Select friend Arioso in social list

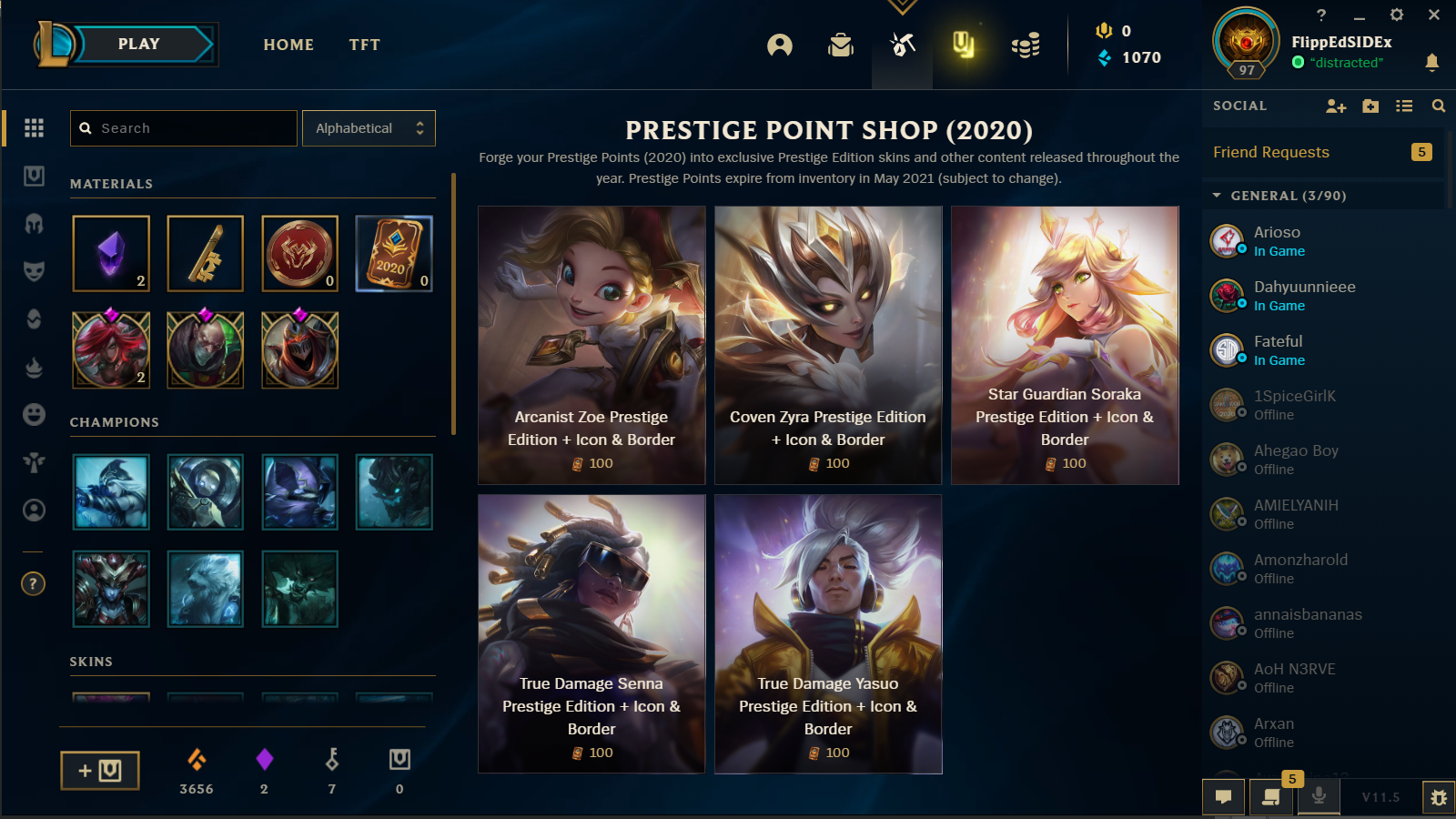coord(1277,241)
